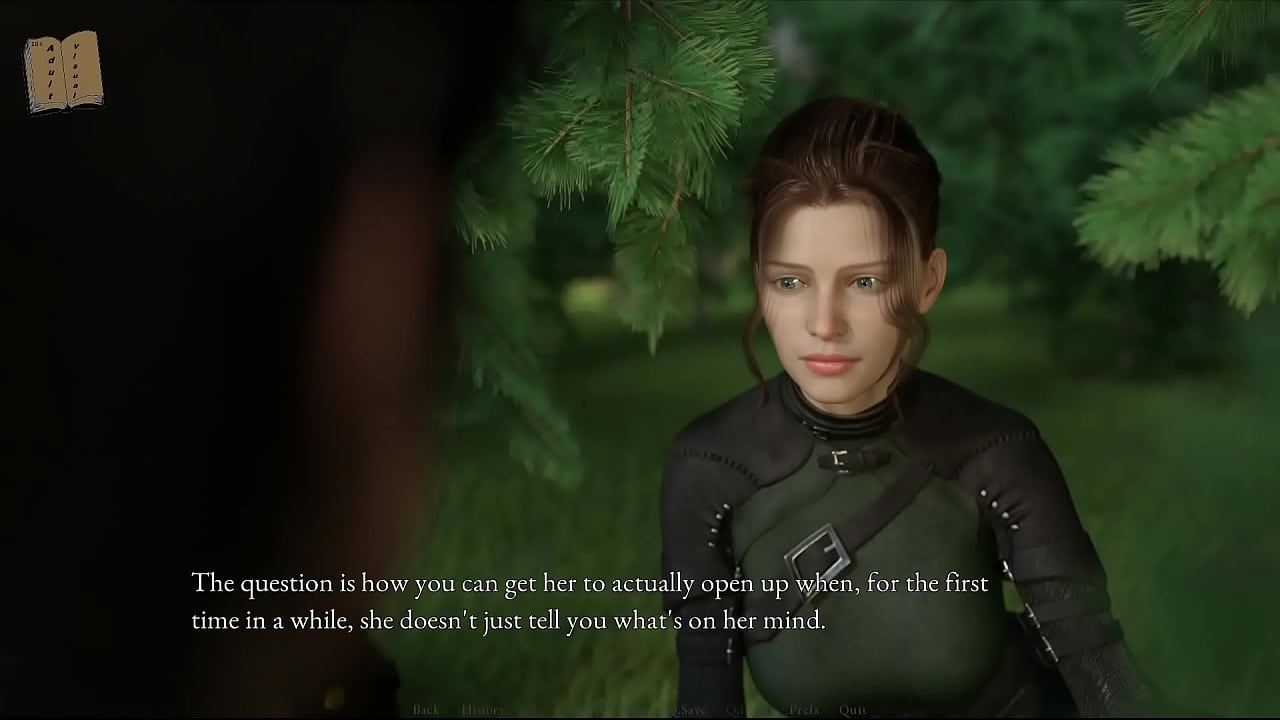Viewport: 1280px width, 720px height.
Task: Quick save with the Q.Save button
Action: tap(688, 710)
